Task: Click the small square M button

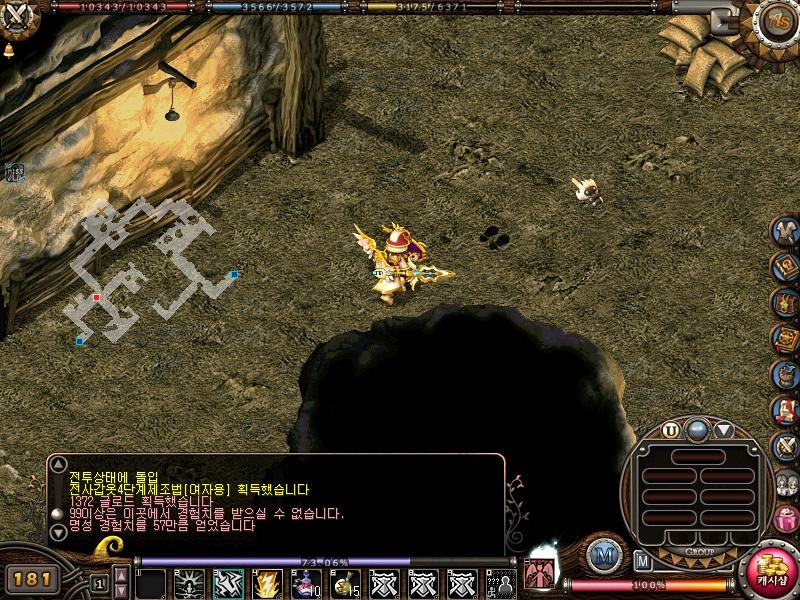Action: click(x=642, y=560)
